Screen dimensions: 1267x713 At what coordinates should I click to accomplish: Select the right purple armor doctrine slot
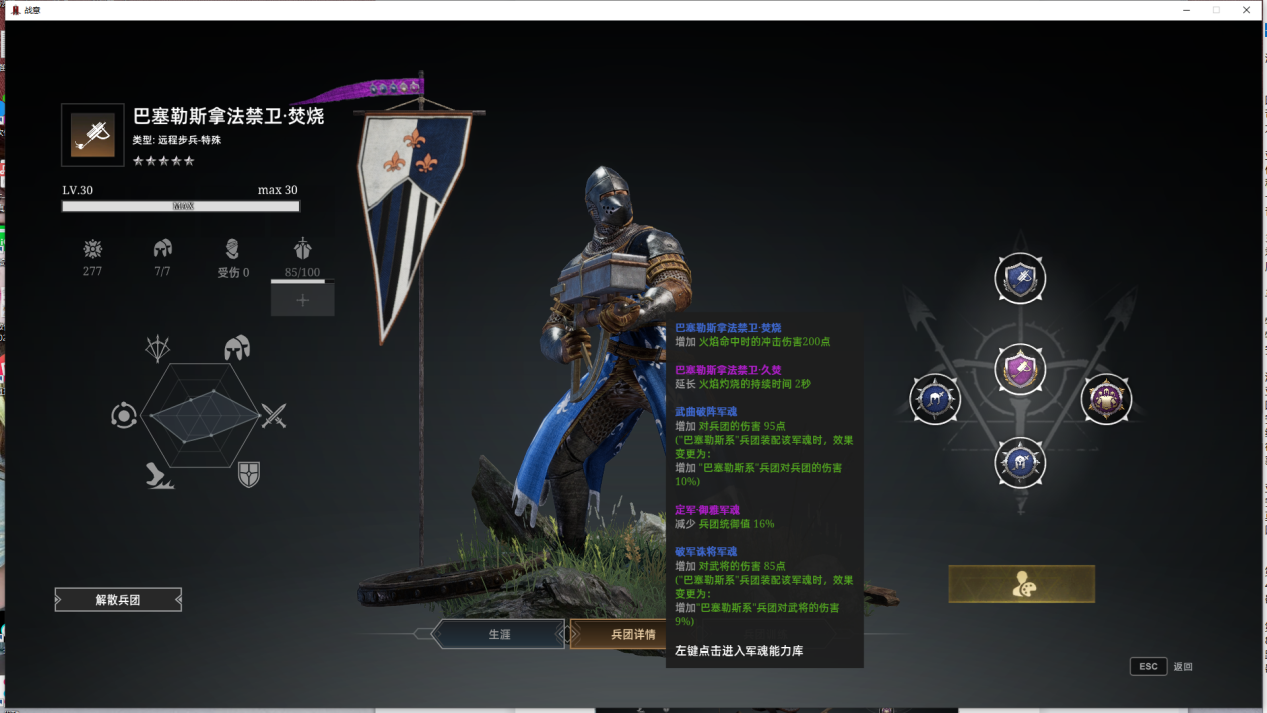click(x=1106, y=399)
